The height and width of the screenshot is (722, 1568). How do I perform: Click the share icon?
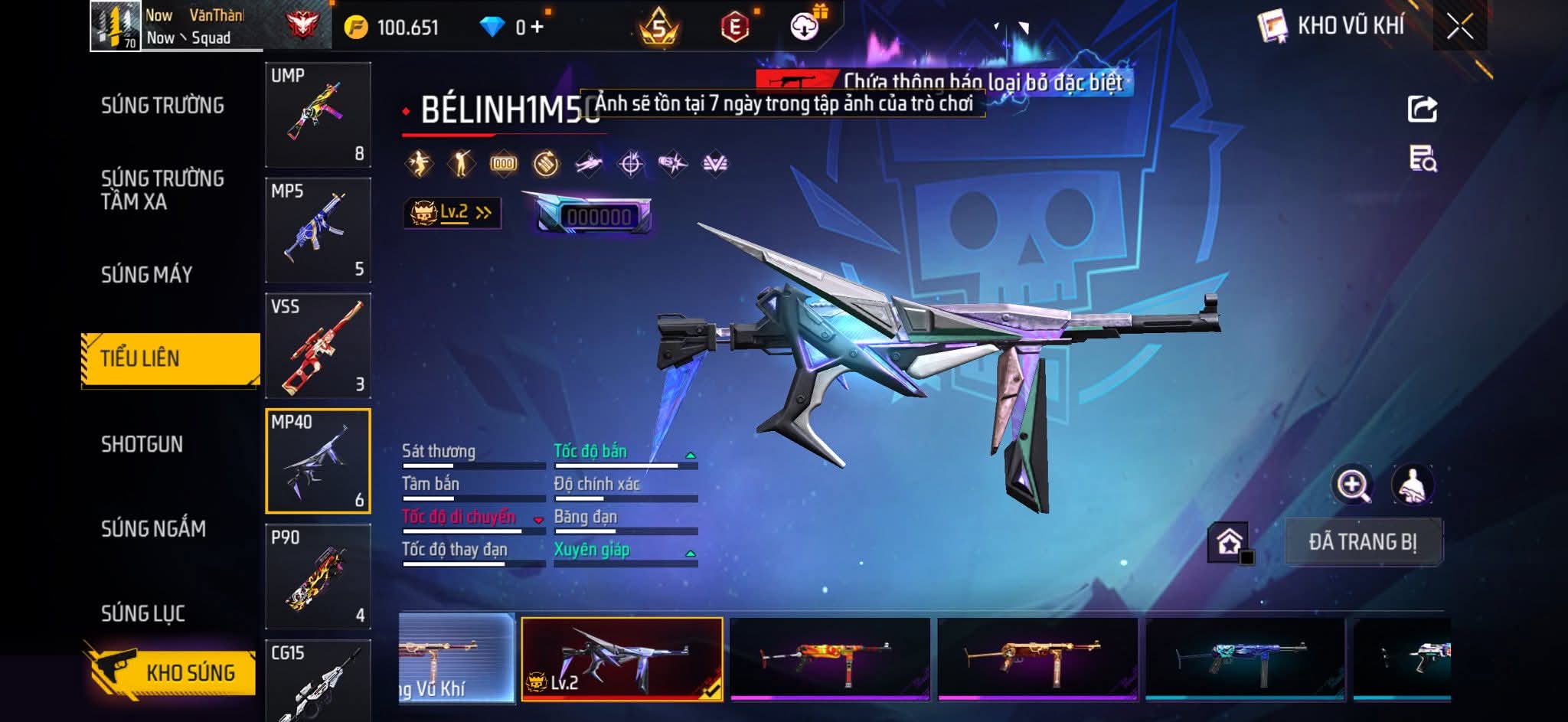pyautogui.click(x=1422, y=109)
